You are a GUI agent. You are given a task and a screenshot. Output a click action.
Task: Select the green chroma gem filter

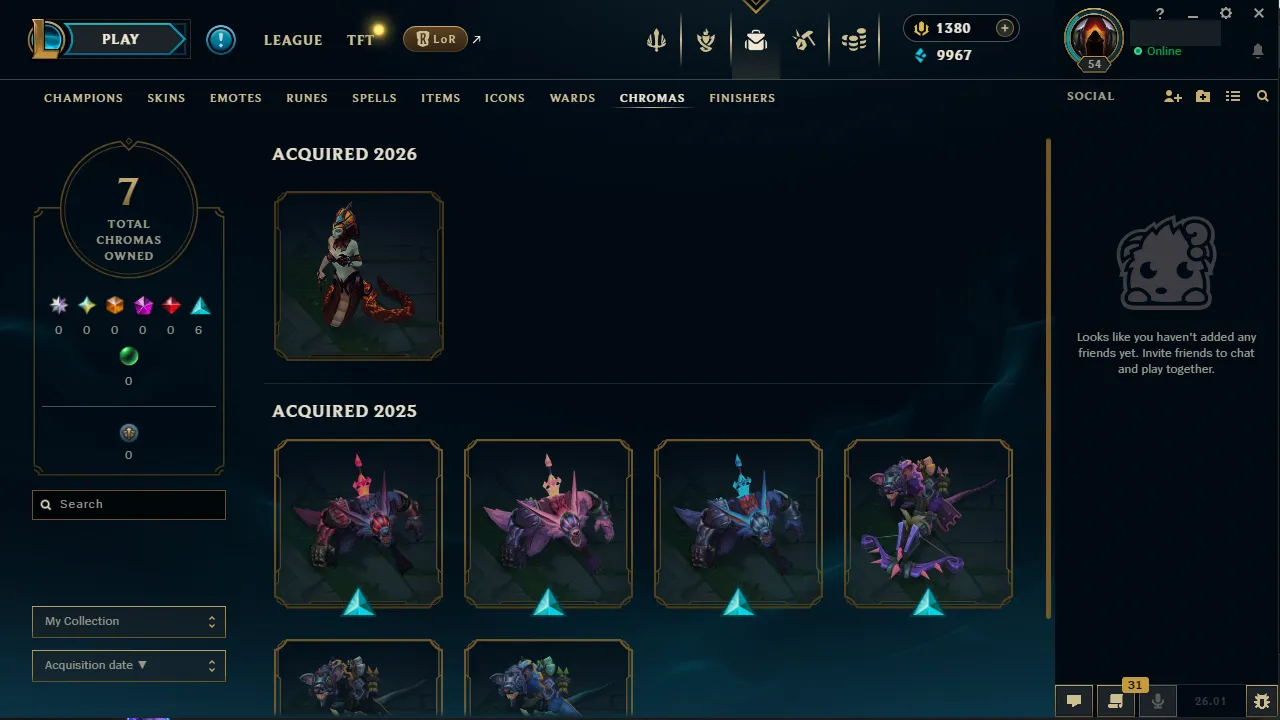point(128,355)
